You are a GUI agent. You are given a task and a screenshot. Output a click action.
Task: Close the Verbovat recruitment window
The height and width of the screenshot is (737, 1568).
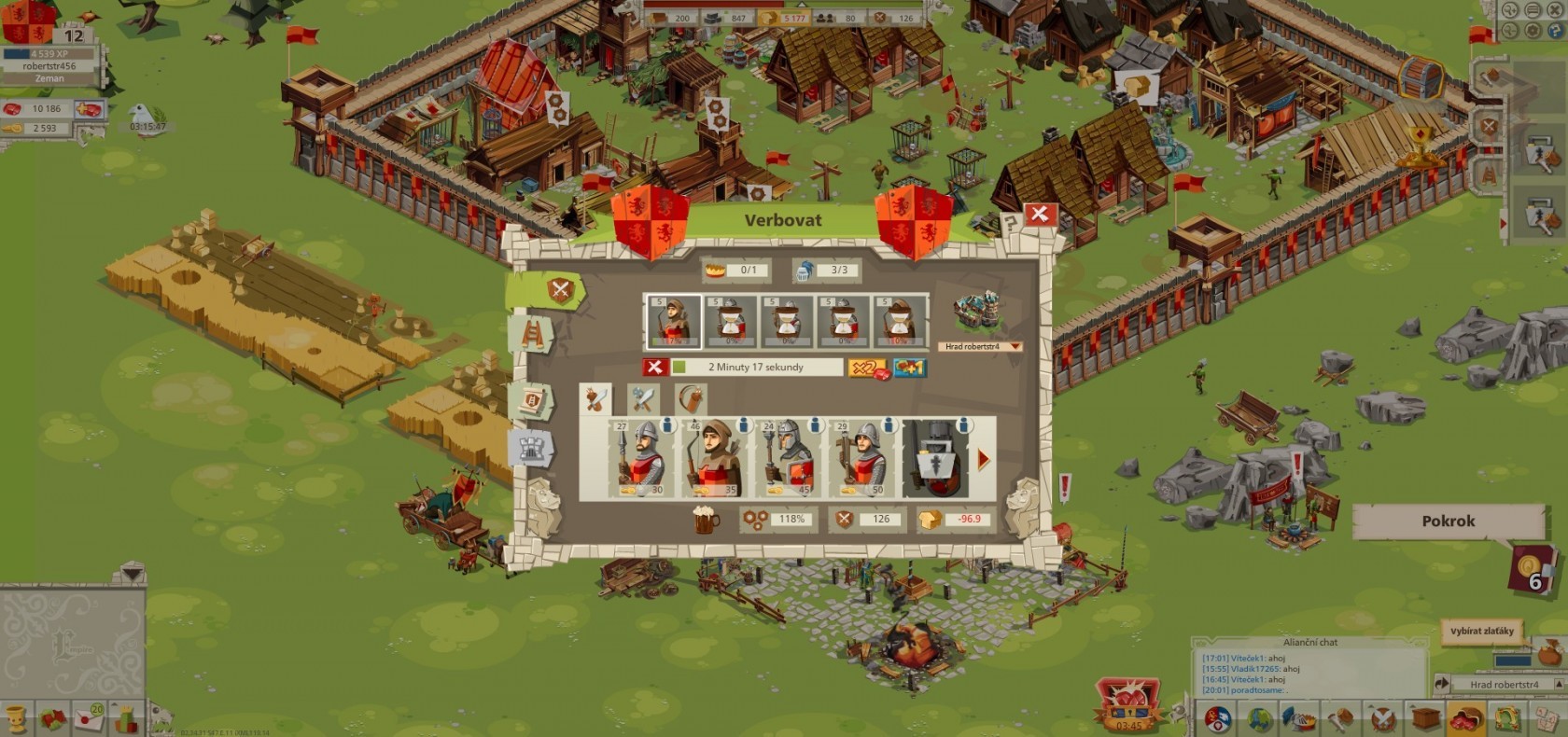[1039, 215]
